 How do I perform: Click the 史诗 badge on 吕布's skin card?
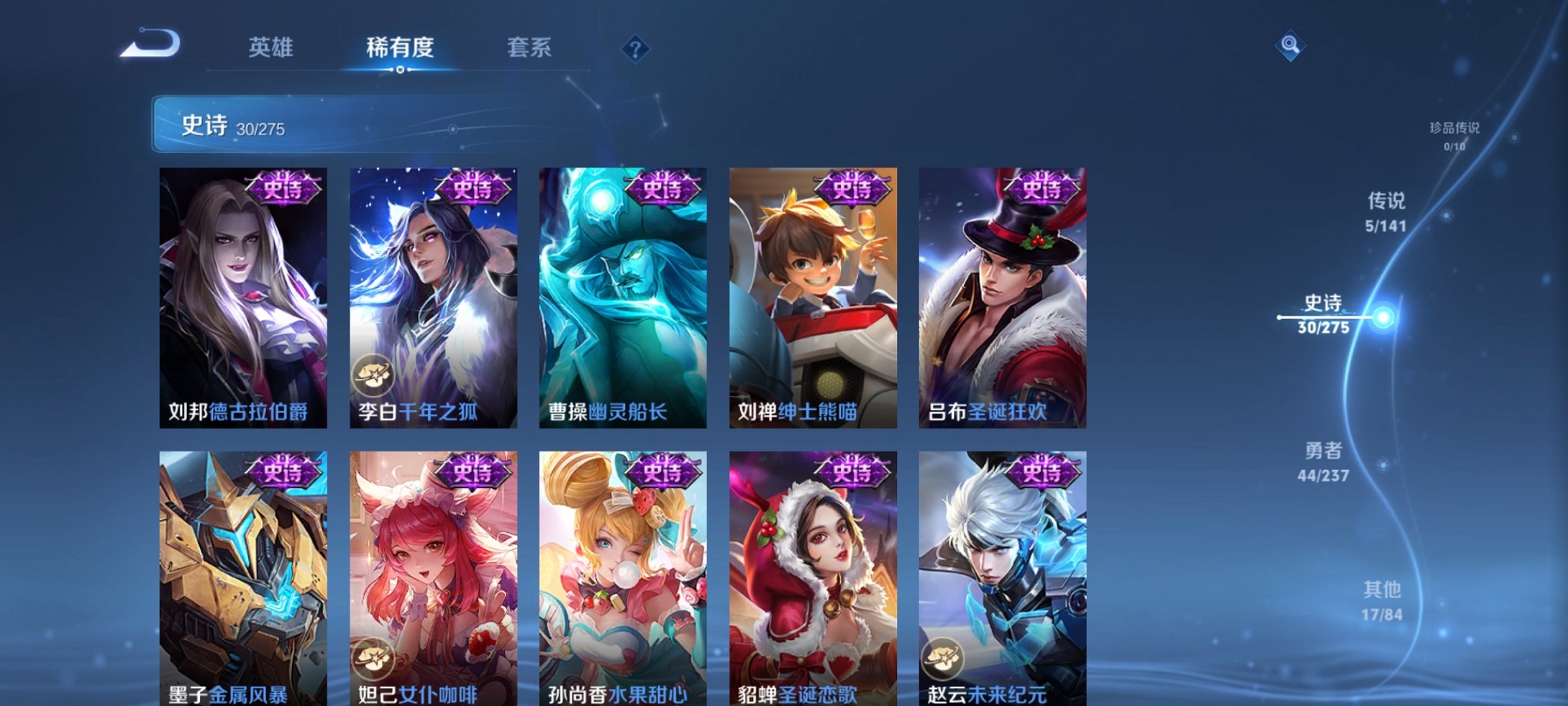click(x=1040, y=191)
